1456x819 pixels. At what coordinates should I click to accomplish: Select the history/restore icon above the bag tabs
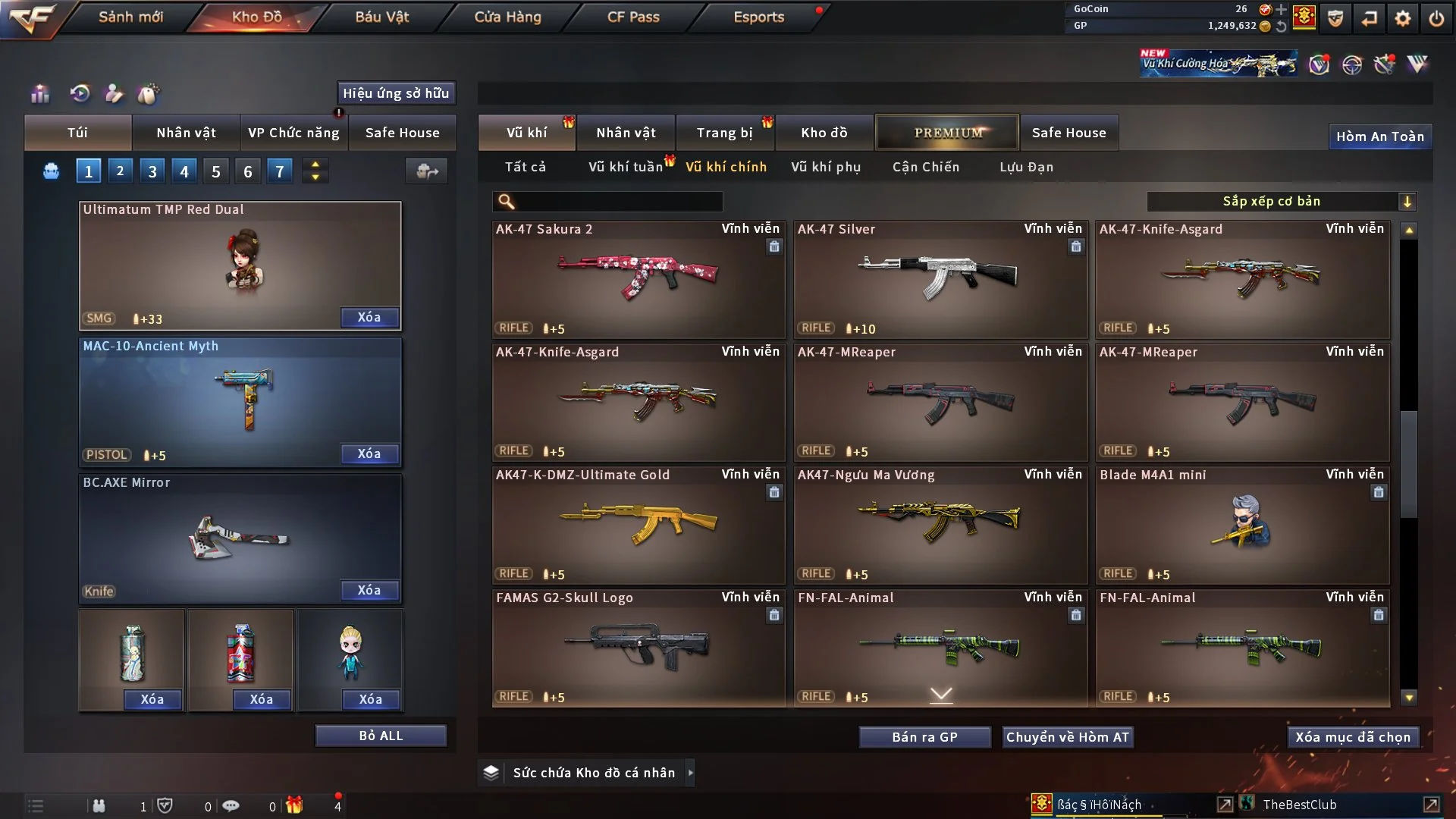pyautogui.click(x=80, y=94)
